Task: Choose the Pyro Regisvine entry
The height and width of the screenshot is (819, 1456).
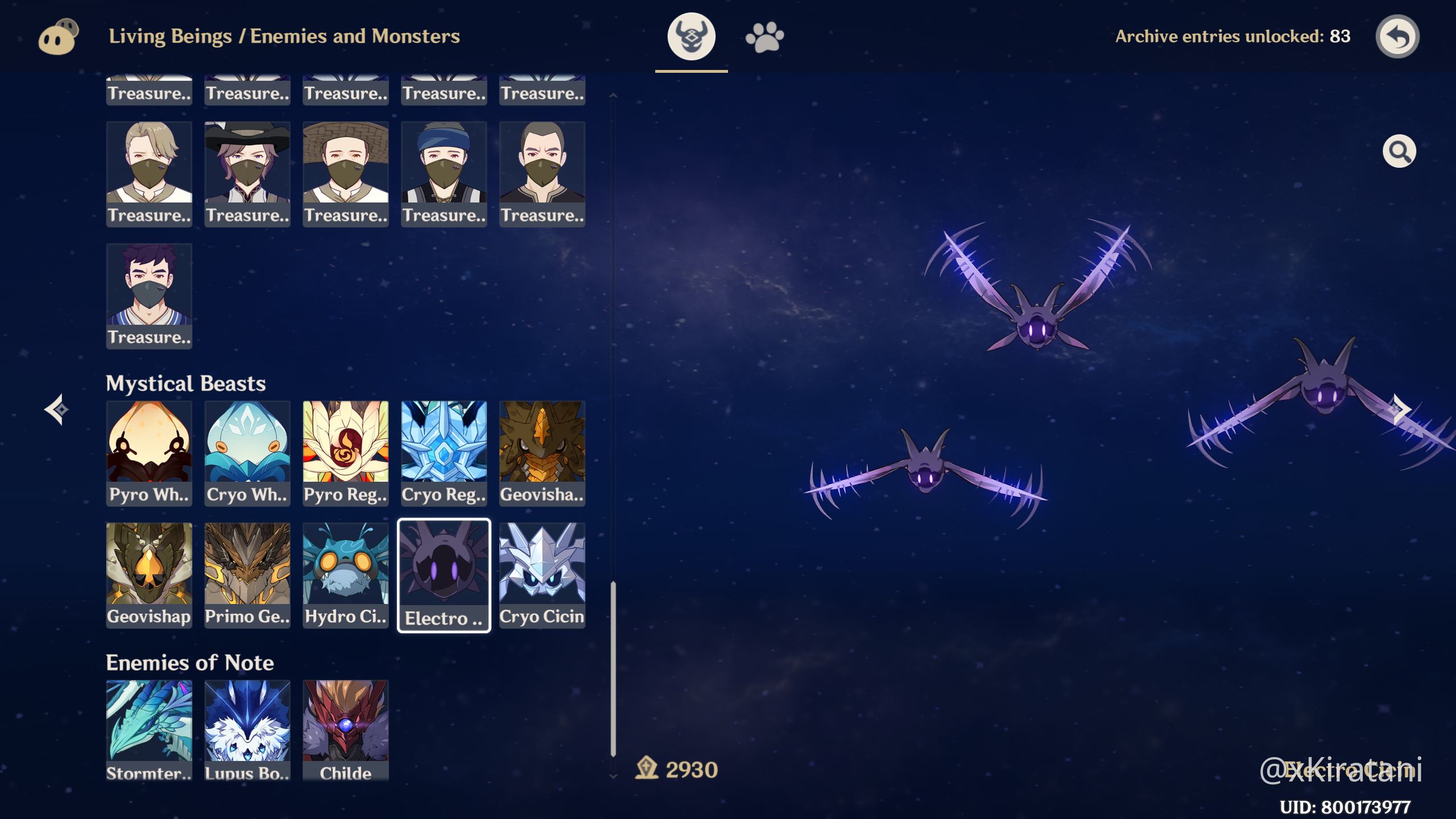Action: pos(346,453)
